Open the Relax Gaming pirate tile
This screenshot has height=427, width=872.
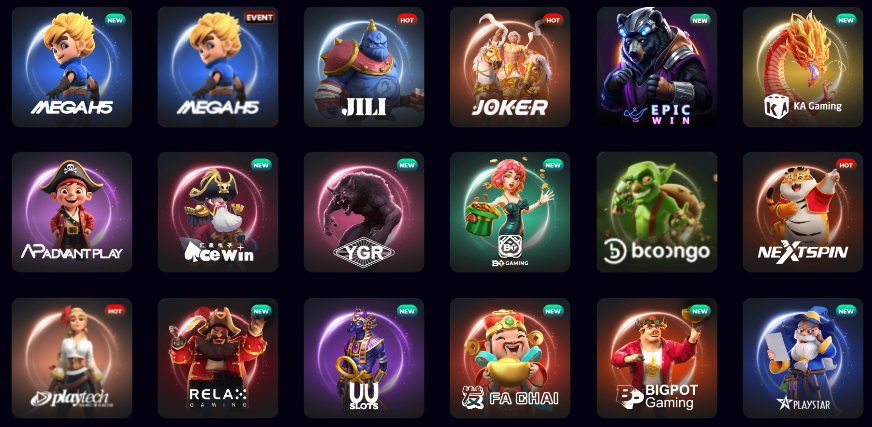click(x=218, y=358)
